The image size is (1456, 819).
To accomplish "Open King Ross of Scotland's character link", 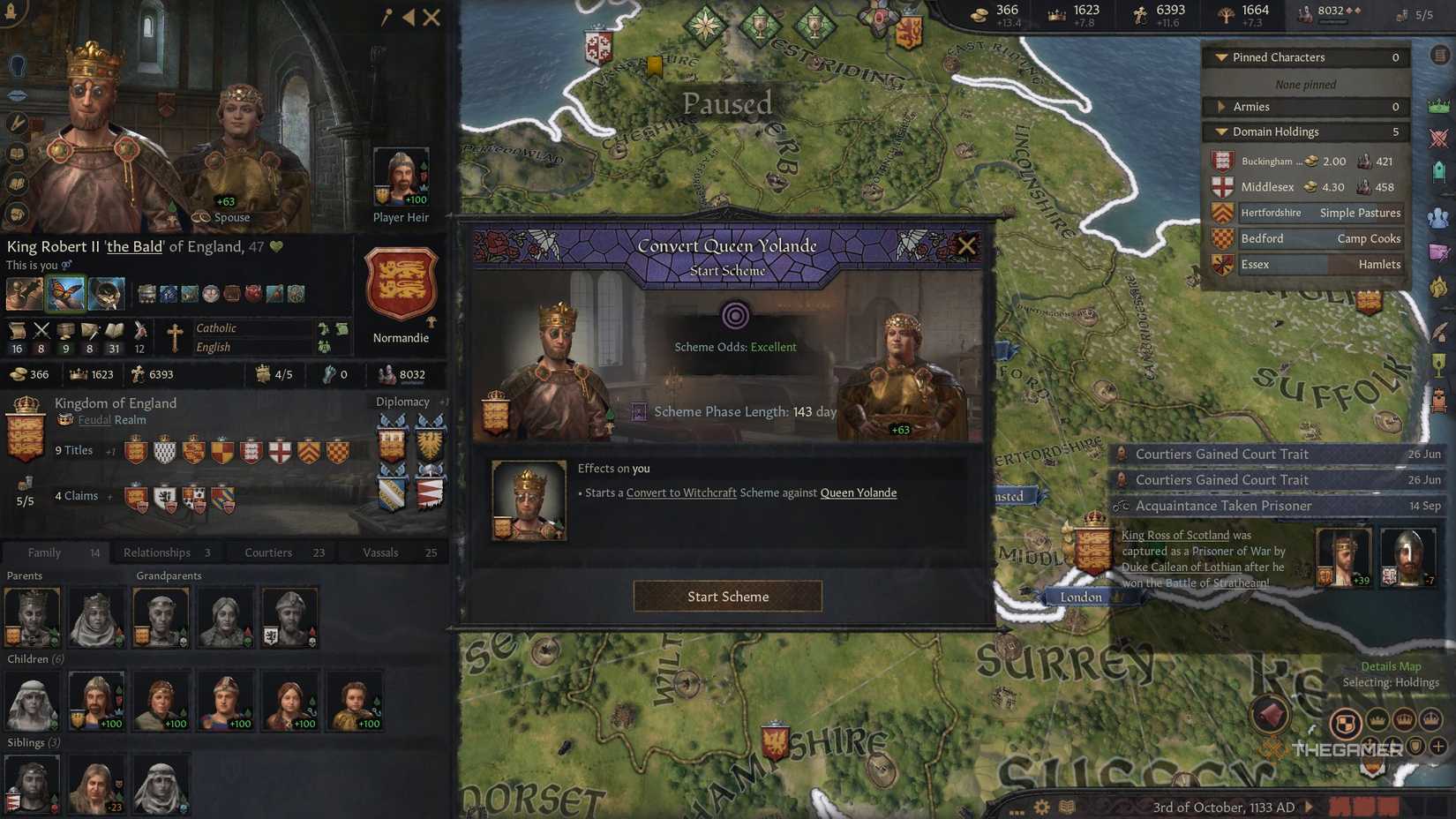I will click(x=1175, y=535).
